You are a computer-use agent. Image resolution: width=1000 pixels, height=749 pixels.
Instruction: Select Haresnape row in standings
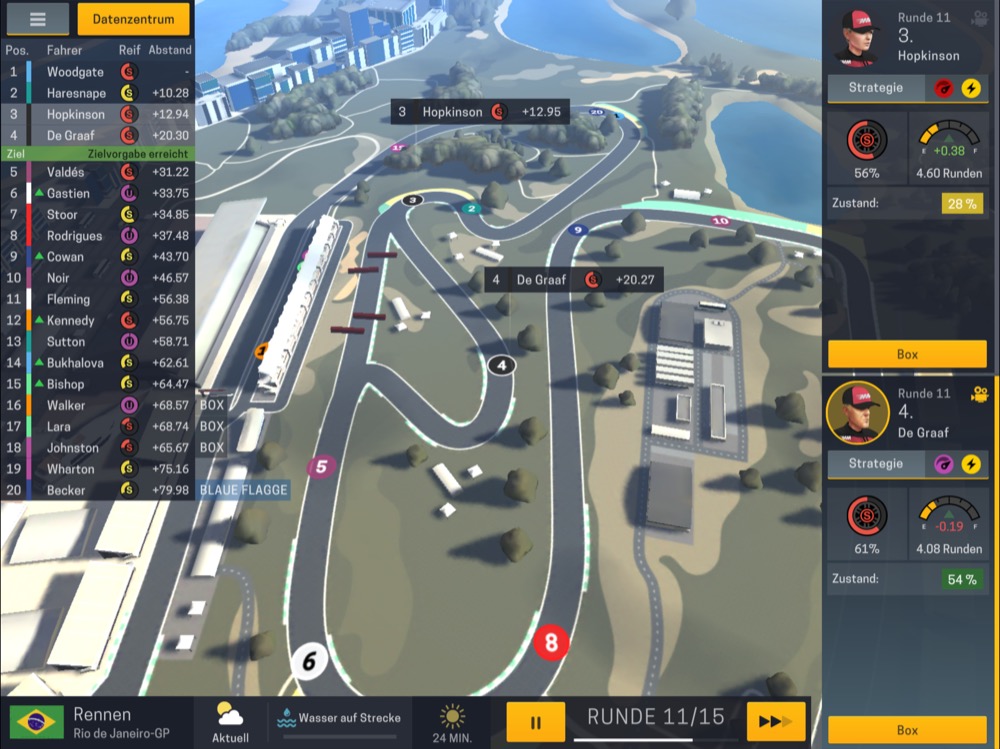coord(98,93)
